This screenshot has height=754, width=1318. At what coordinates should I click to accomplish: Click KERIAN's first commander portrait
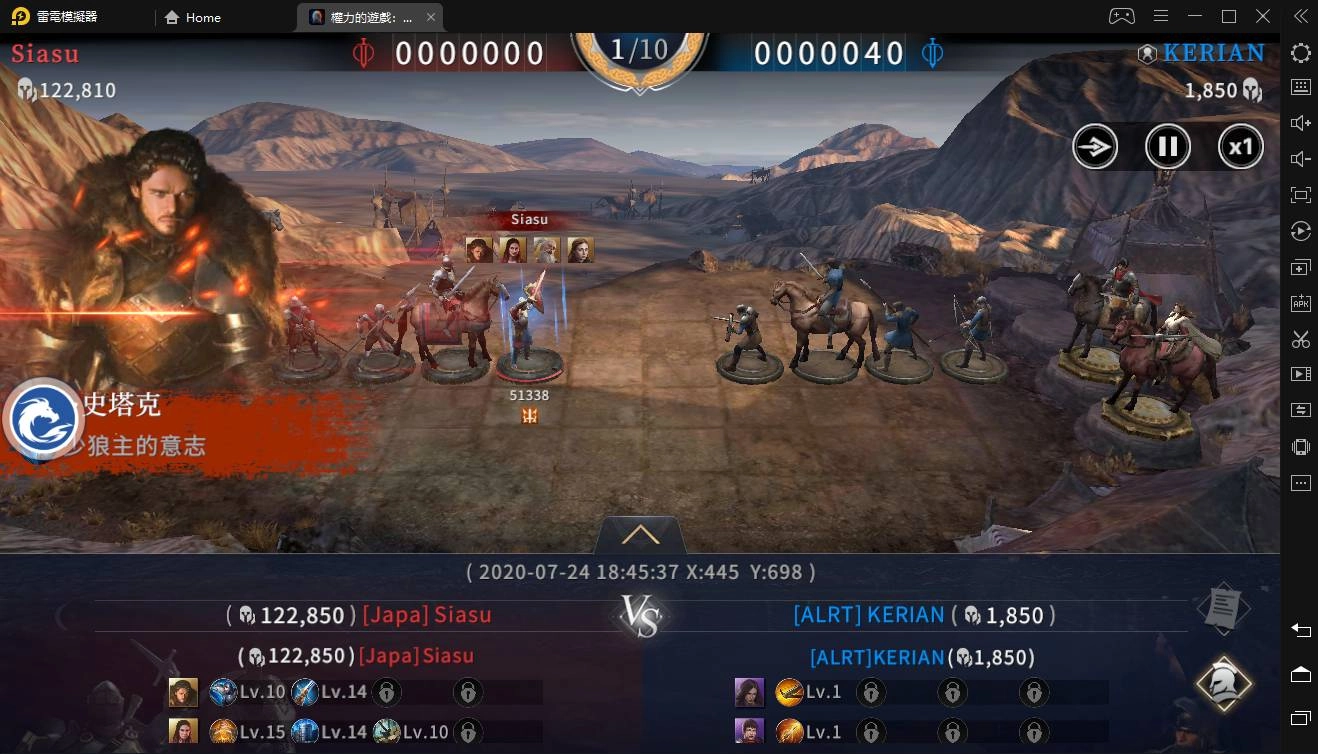[749, 691]
